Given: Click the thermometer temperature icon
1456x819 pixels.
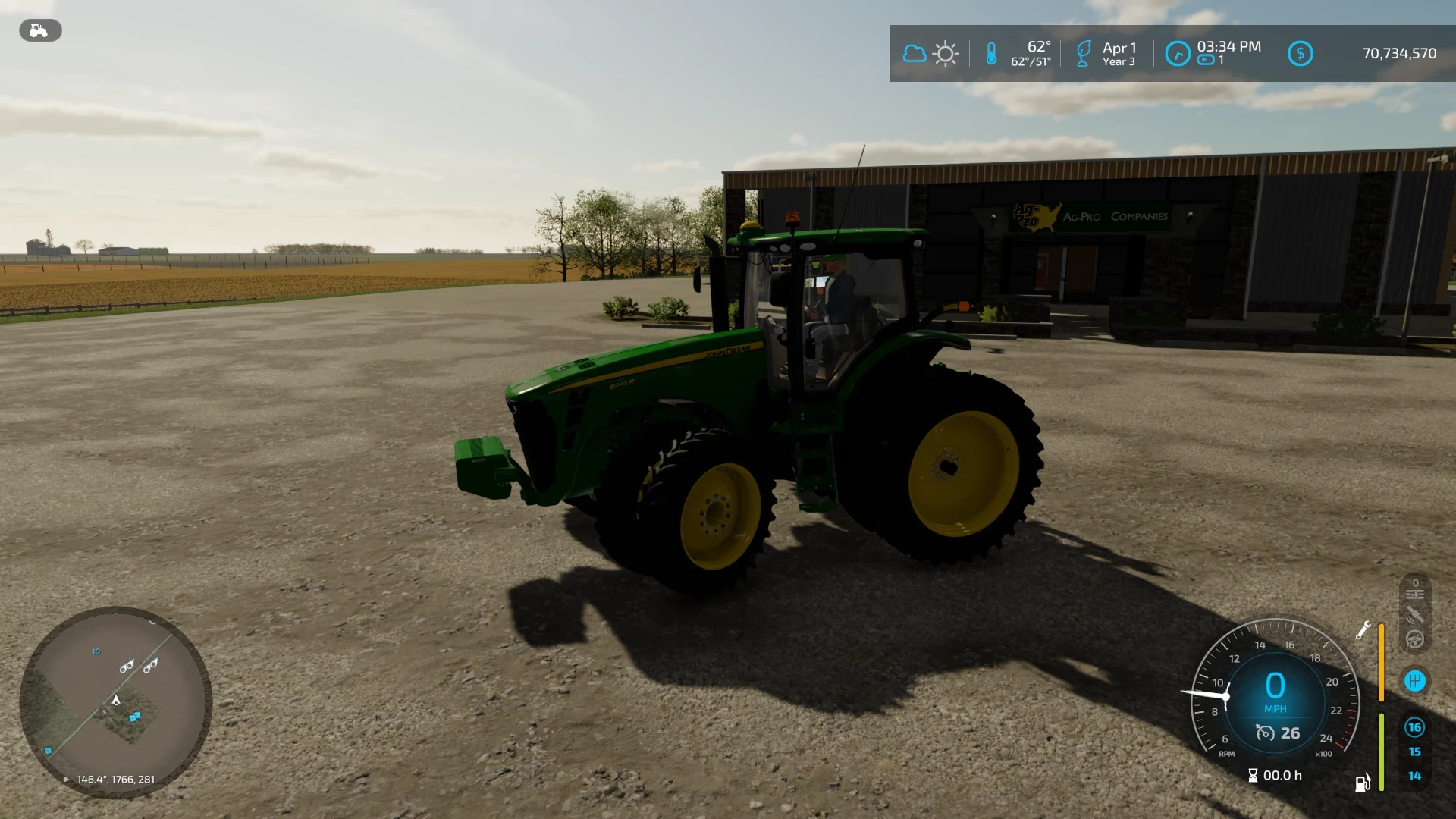Looking at the screenshot, I should point(993,53).
